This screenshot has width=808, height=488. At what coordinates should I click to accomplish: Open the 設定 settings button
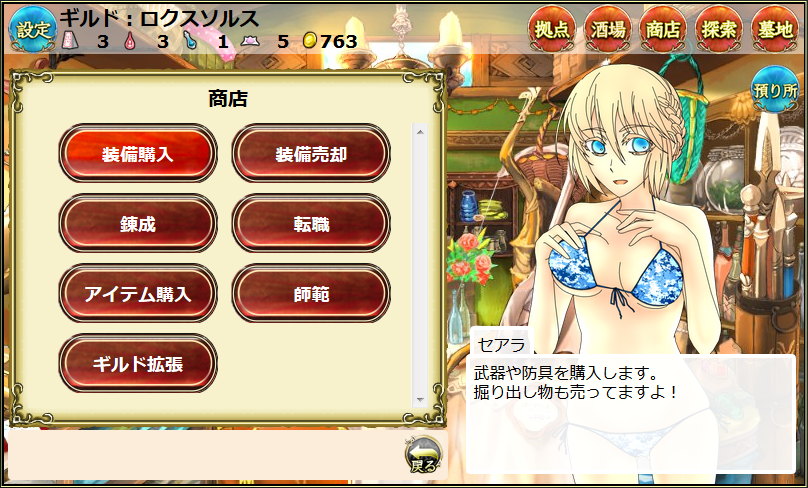tap(32, 29)
